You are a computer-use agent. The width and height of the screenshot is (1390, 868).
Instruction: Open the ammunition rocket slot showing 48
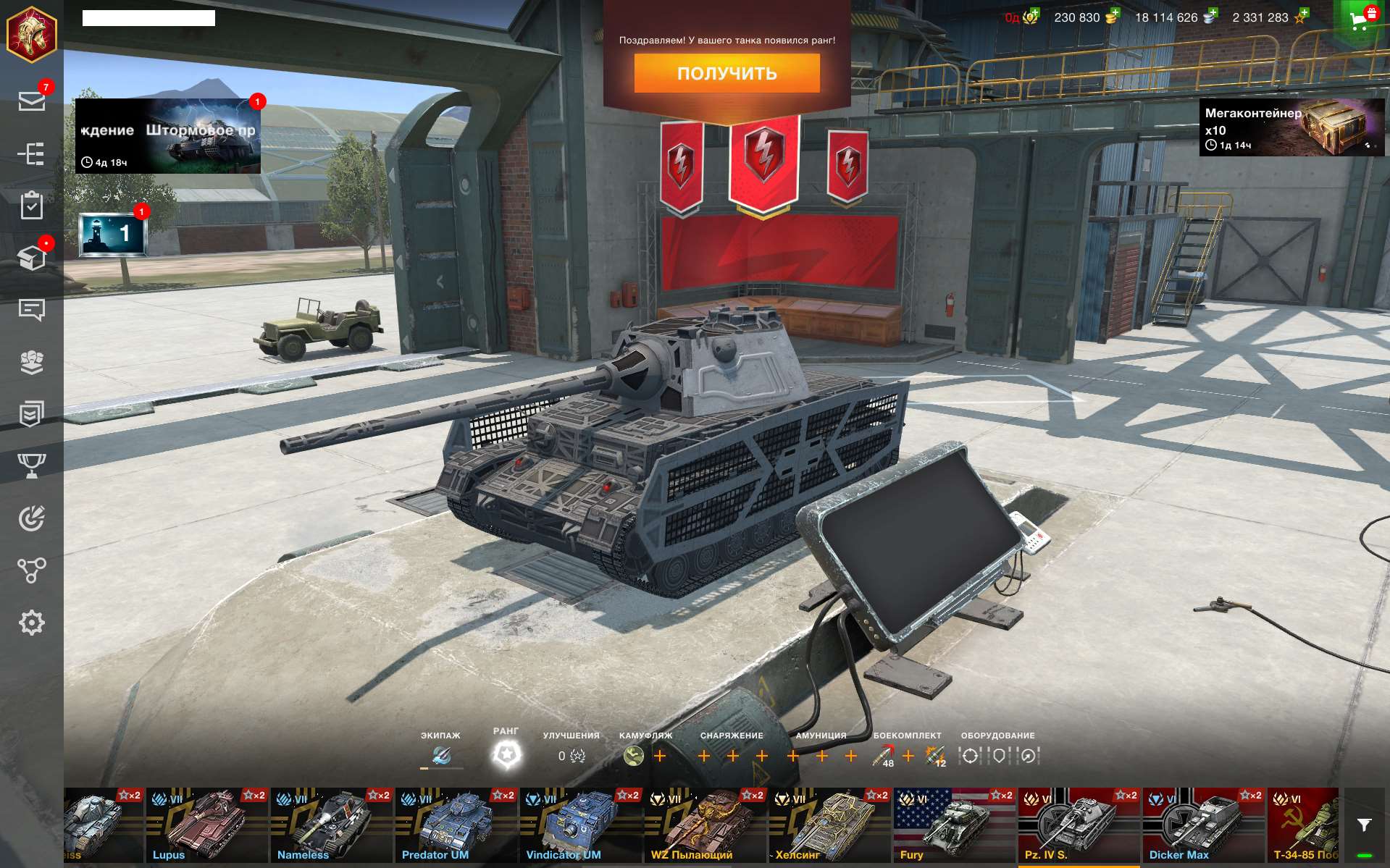882,755
